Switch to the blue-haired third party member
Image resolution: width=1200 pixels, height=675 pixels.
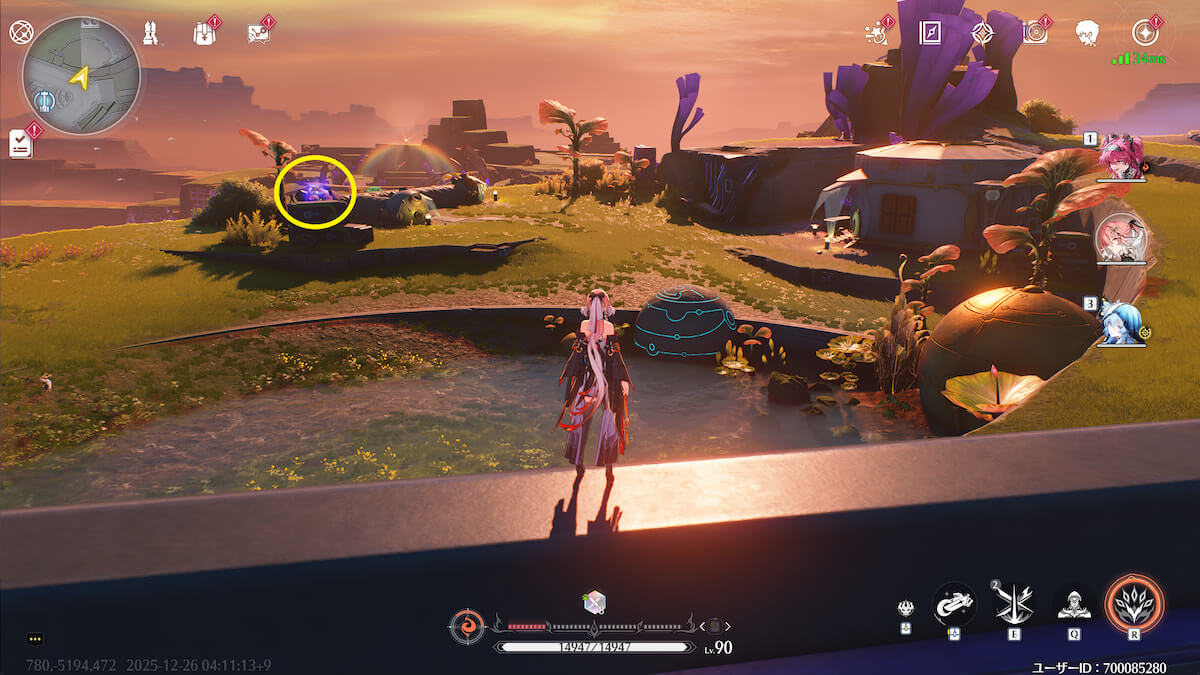coord(1120,322)
